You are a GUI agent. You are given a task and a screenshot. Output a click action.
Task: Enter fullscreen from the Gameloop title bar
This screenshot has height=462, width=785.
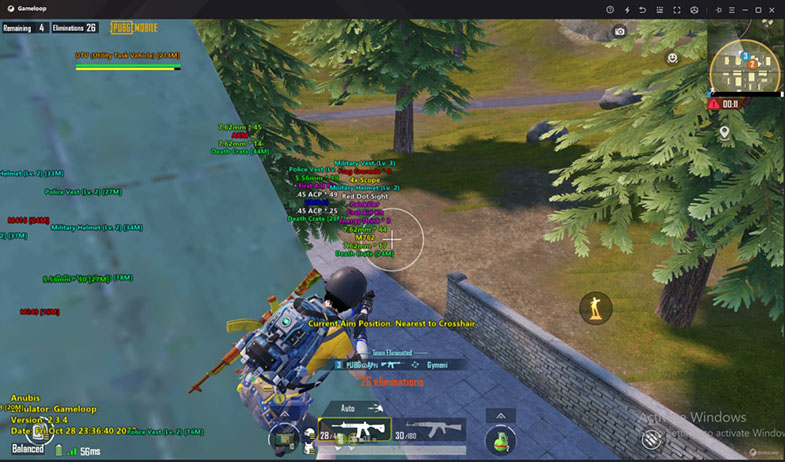[677, 9]
